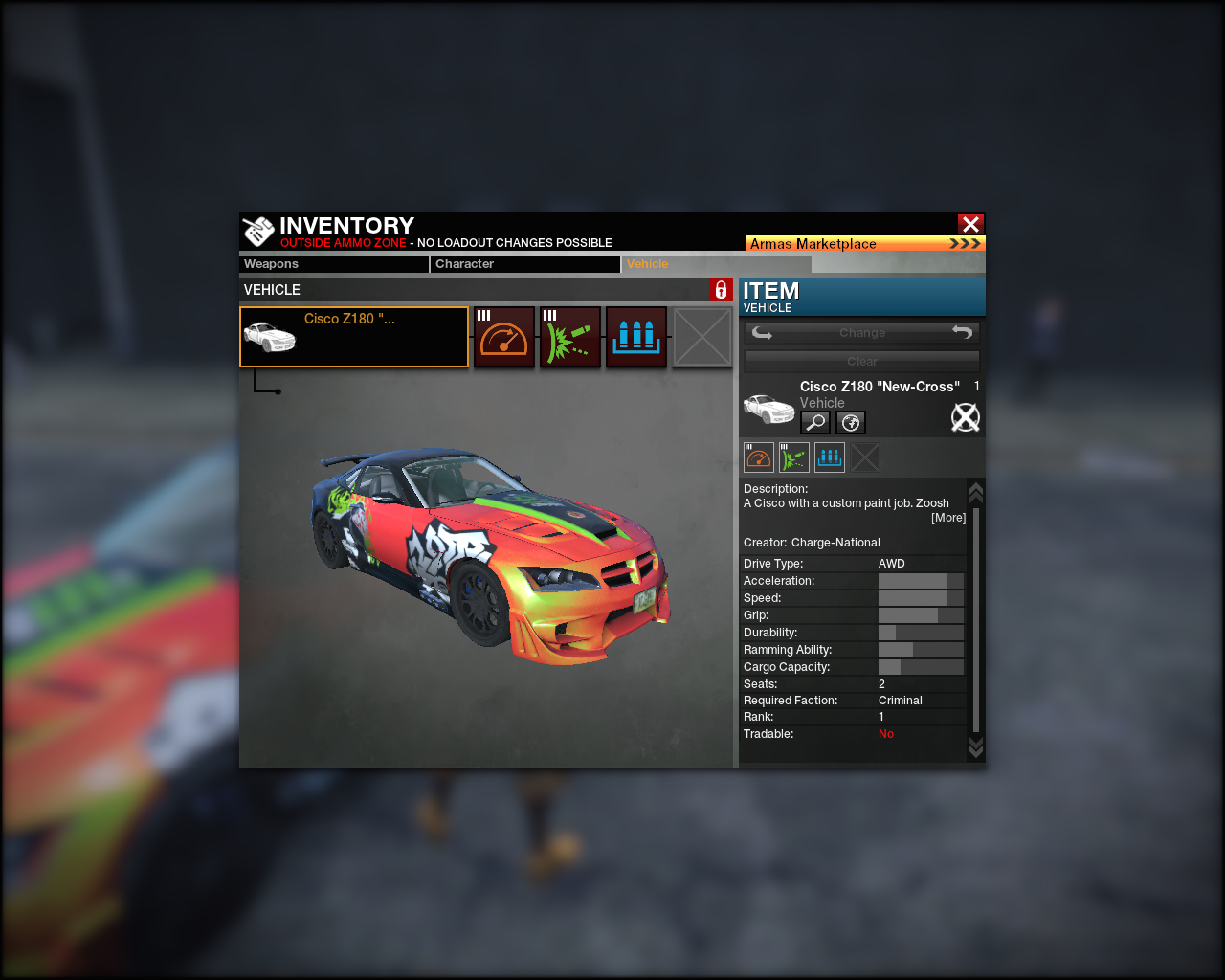Click the Change vehicle button

click(862, 333)
